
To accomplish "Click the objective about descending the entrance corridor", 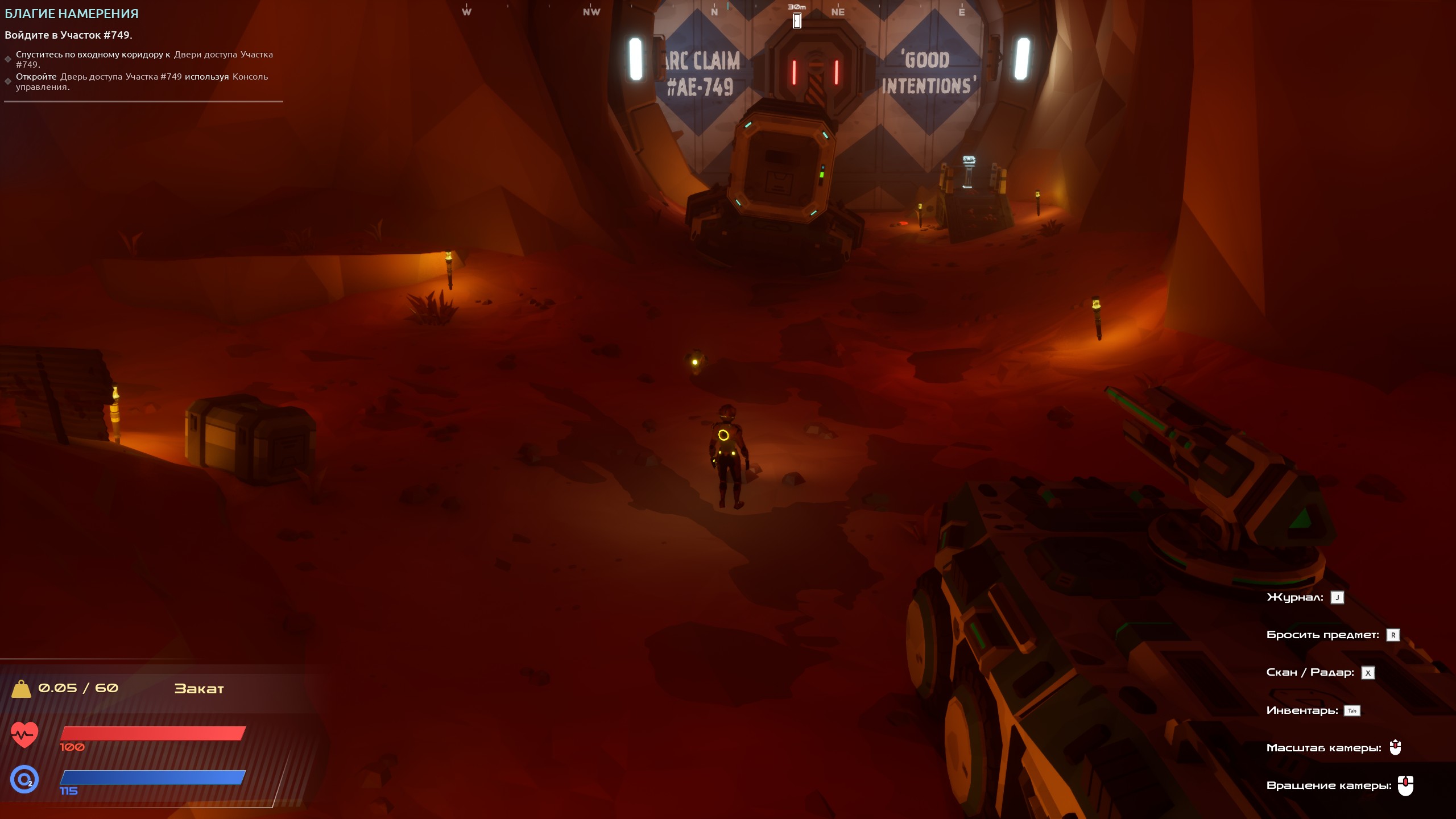I will coord(144,59).
